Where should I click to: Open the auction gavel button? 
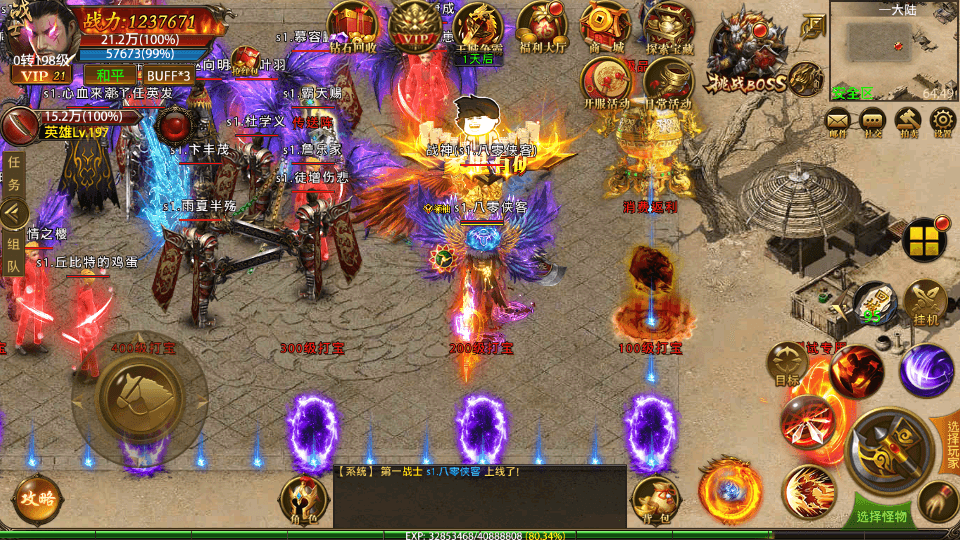click(908, 122)
